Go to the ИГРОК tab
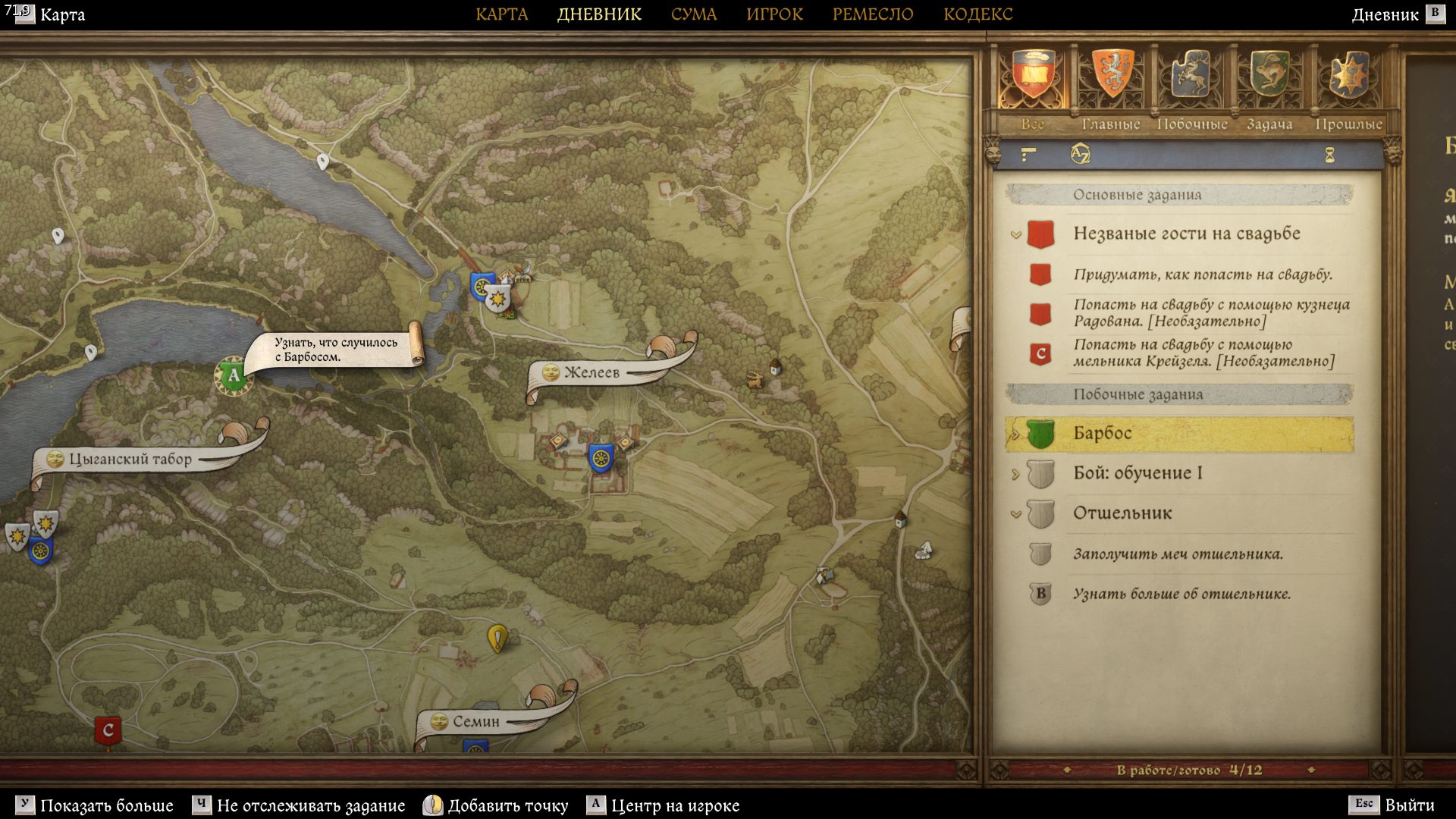Screen dimensions: 1456x819 click(774, 14)
